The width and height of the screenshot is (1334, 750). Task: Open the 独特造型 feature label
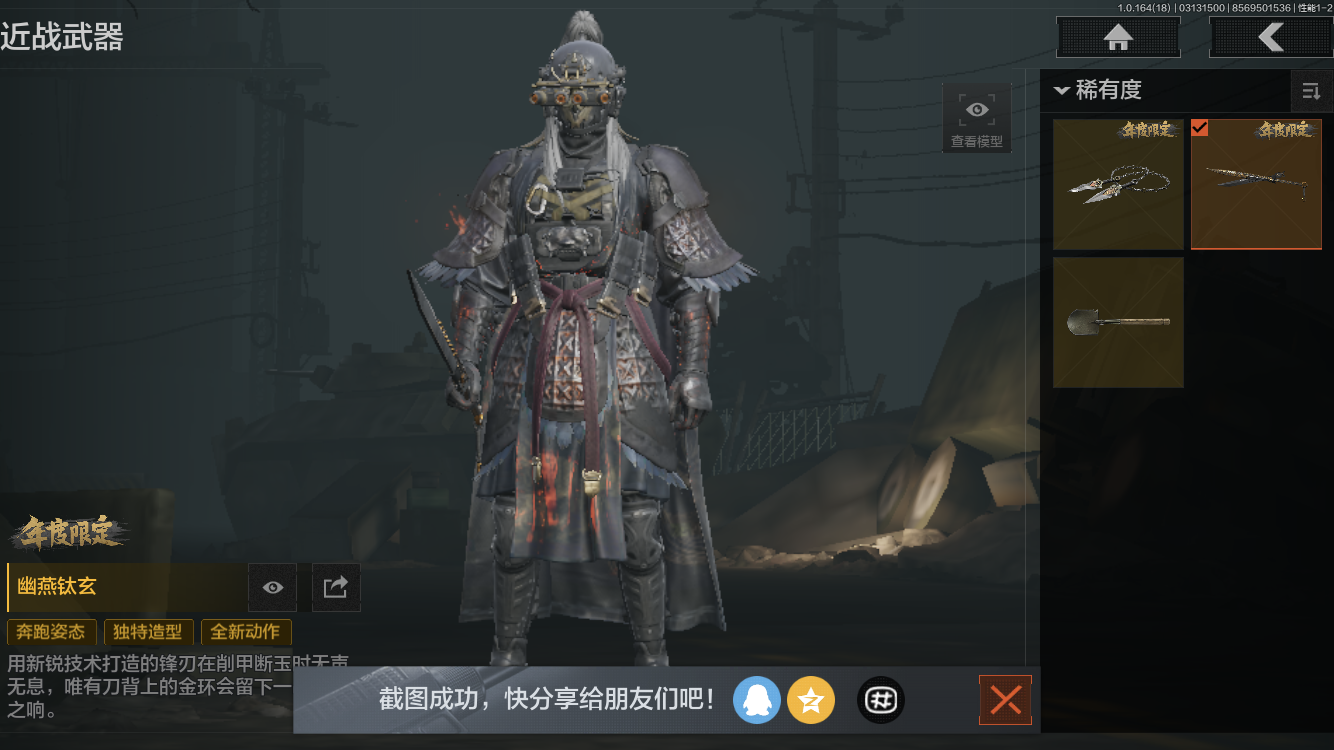[148, 632]
